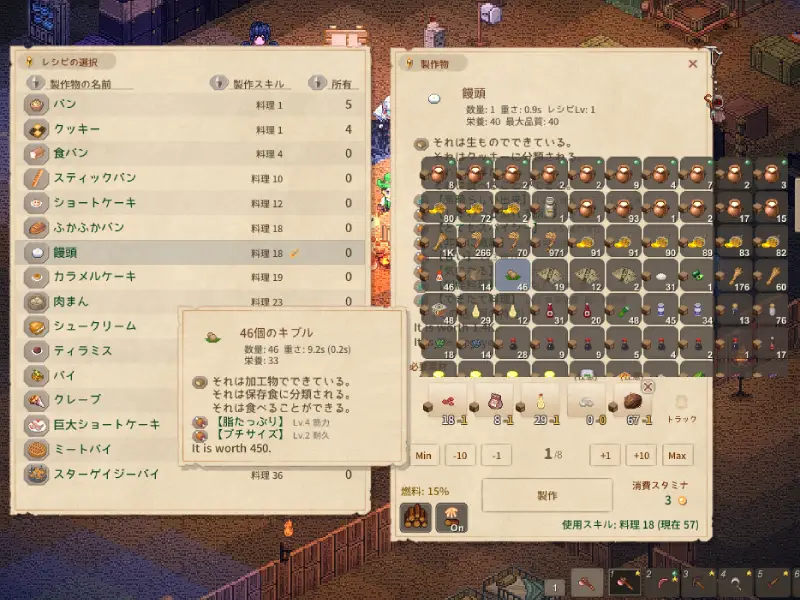Decrease quantity with the -10 button
This screenshot has height=600, width=800.
click(x=459, y=455)
